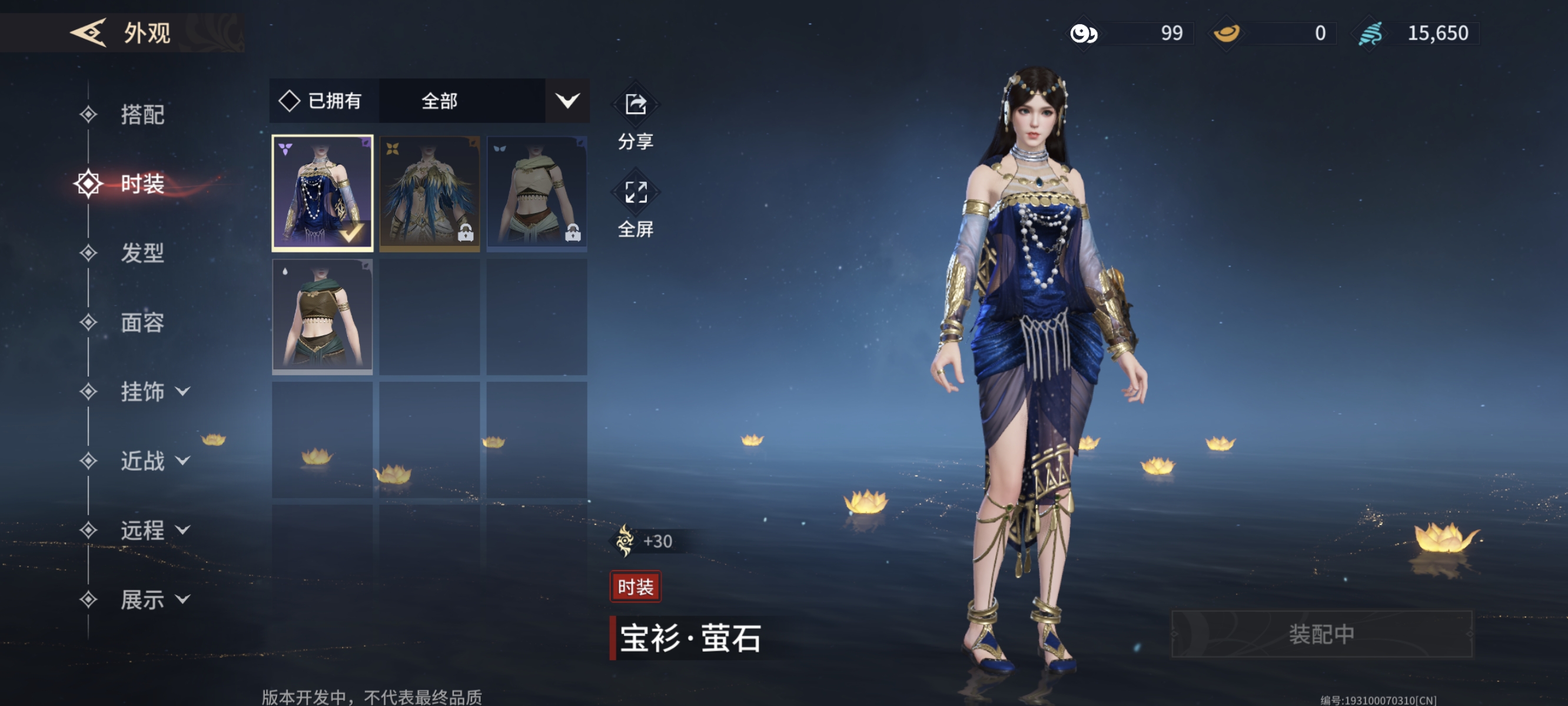Toggle the 已拥有 owned-only filter
The width and height of the screenshot is (1568, 706).
[x=321, y=101]
